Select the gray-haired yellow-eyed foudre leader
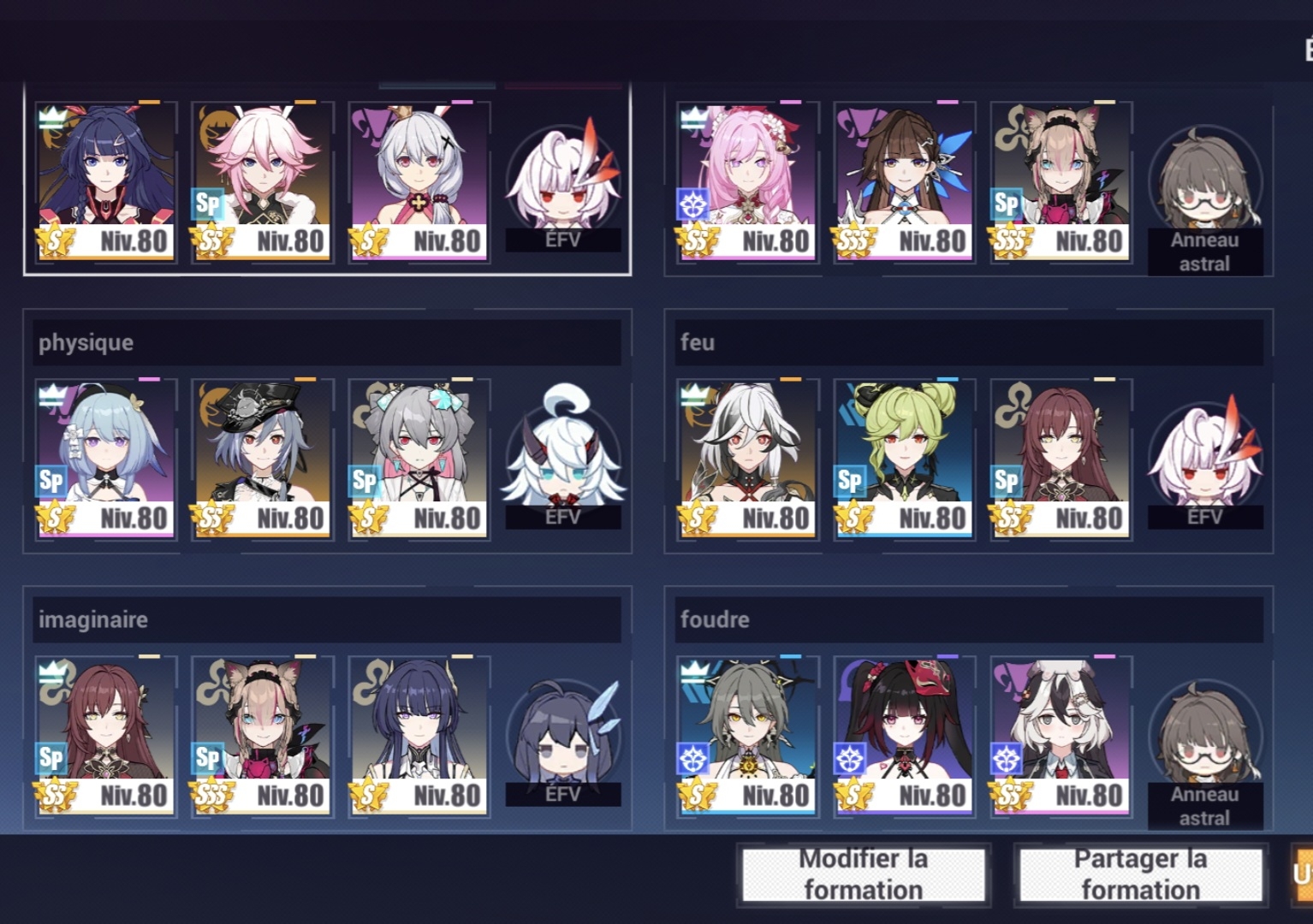 [747, 735]
